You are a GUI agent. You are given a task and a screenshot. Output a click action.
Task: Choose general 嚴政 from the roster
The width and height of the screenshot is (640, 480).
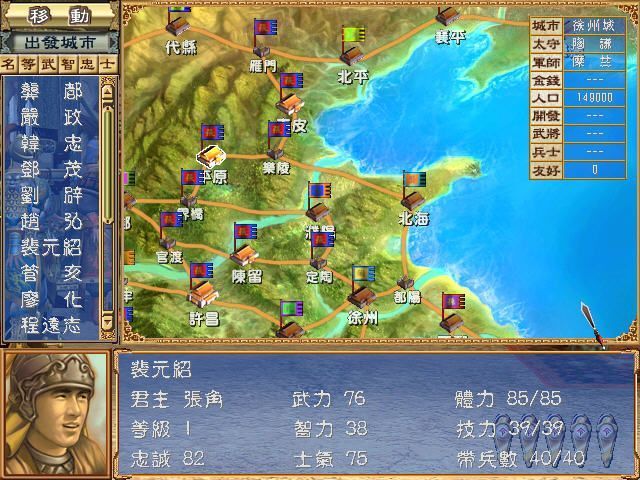[50, 116]
